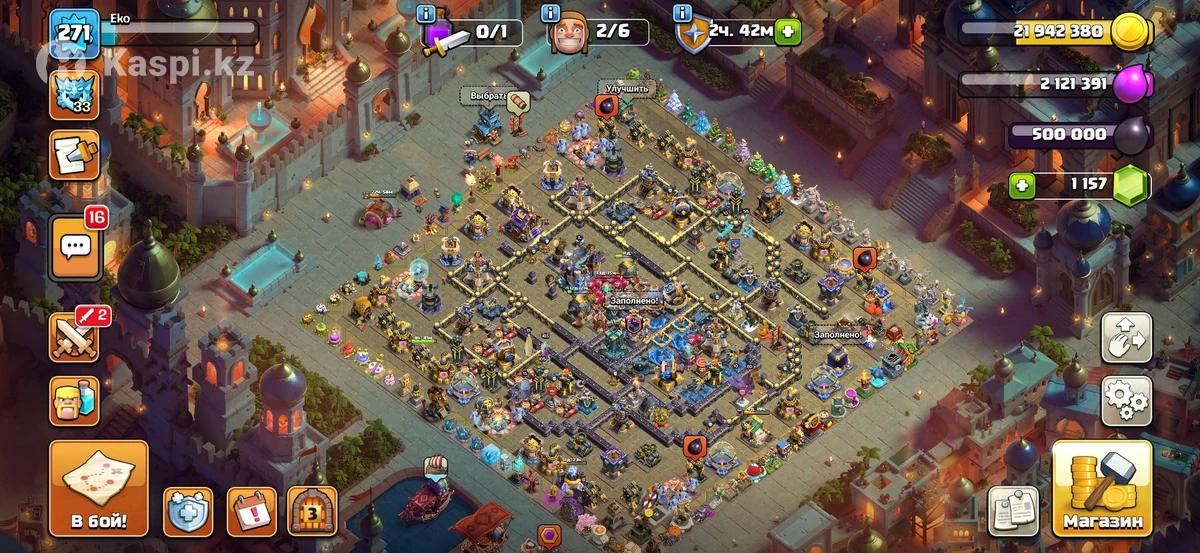The image size is (1200, 553).
Task: Show info for the 0/1 lab counter
Action: coord(426,13)
